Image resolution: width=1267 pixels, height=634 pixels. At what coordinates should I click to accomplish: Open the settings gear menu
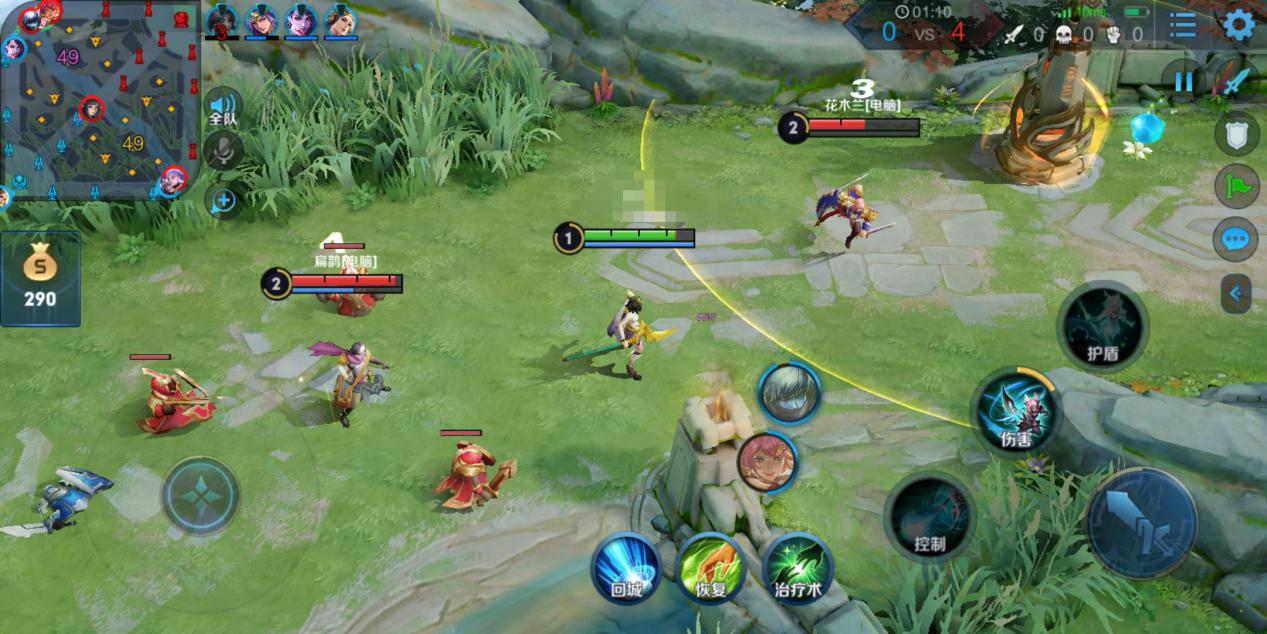[x=1238, y=25]
